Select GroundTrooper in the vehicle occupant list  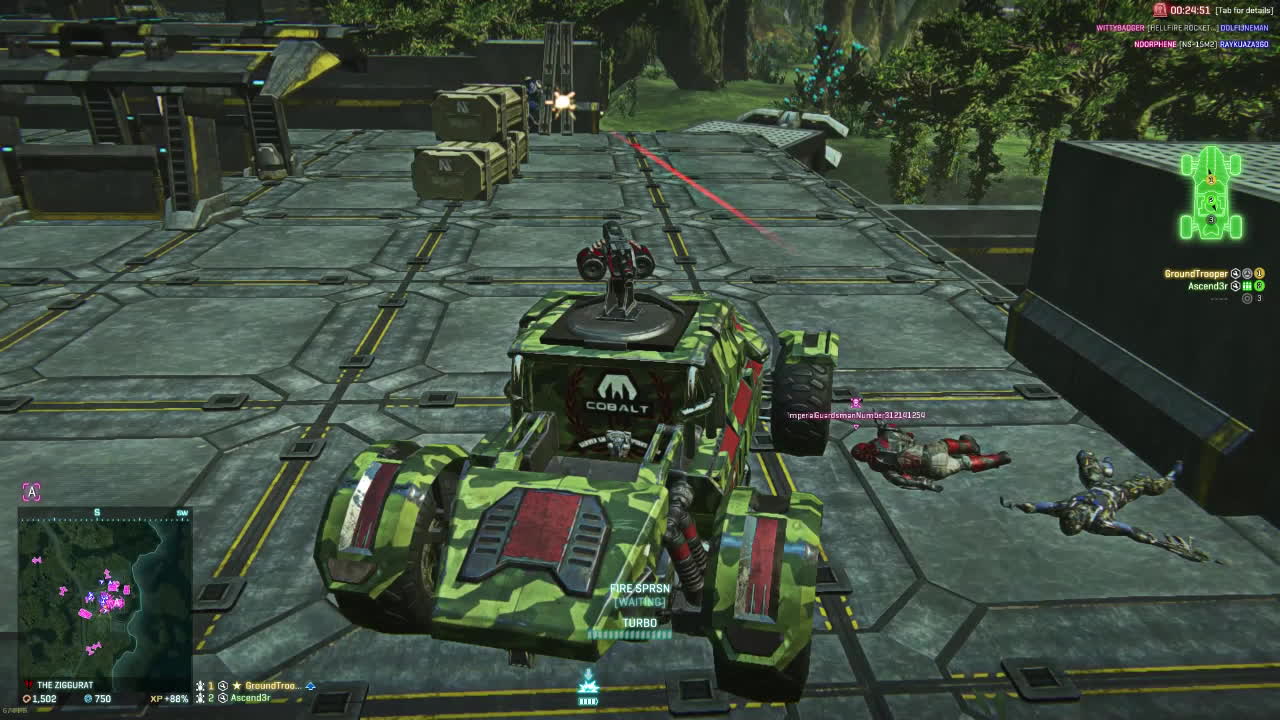(x=1196, y=274)
